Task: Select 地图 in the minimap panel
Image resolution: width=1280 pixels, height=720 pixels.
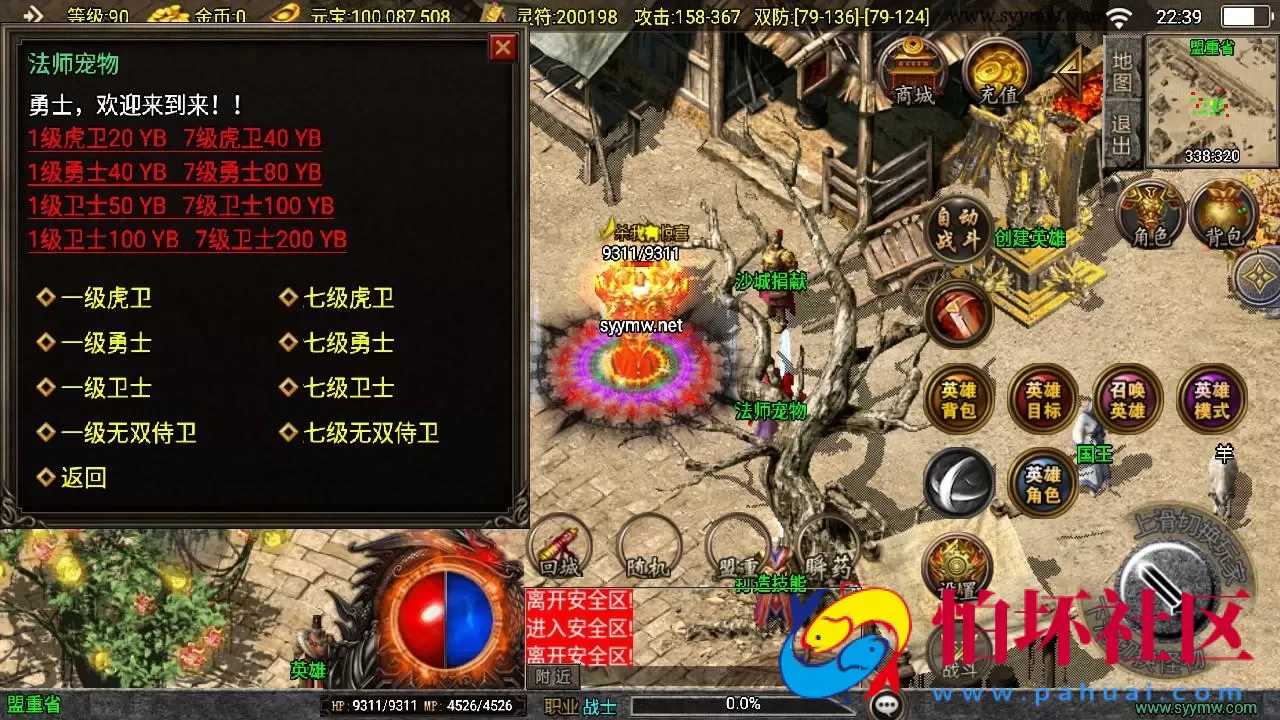Action: (1122, 75)
